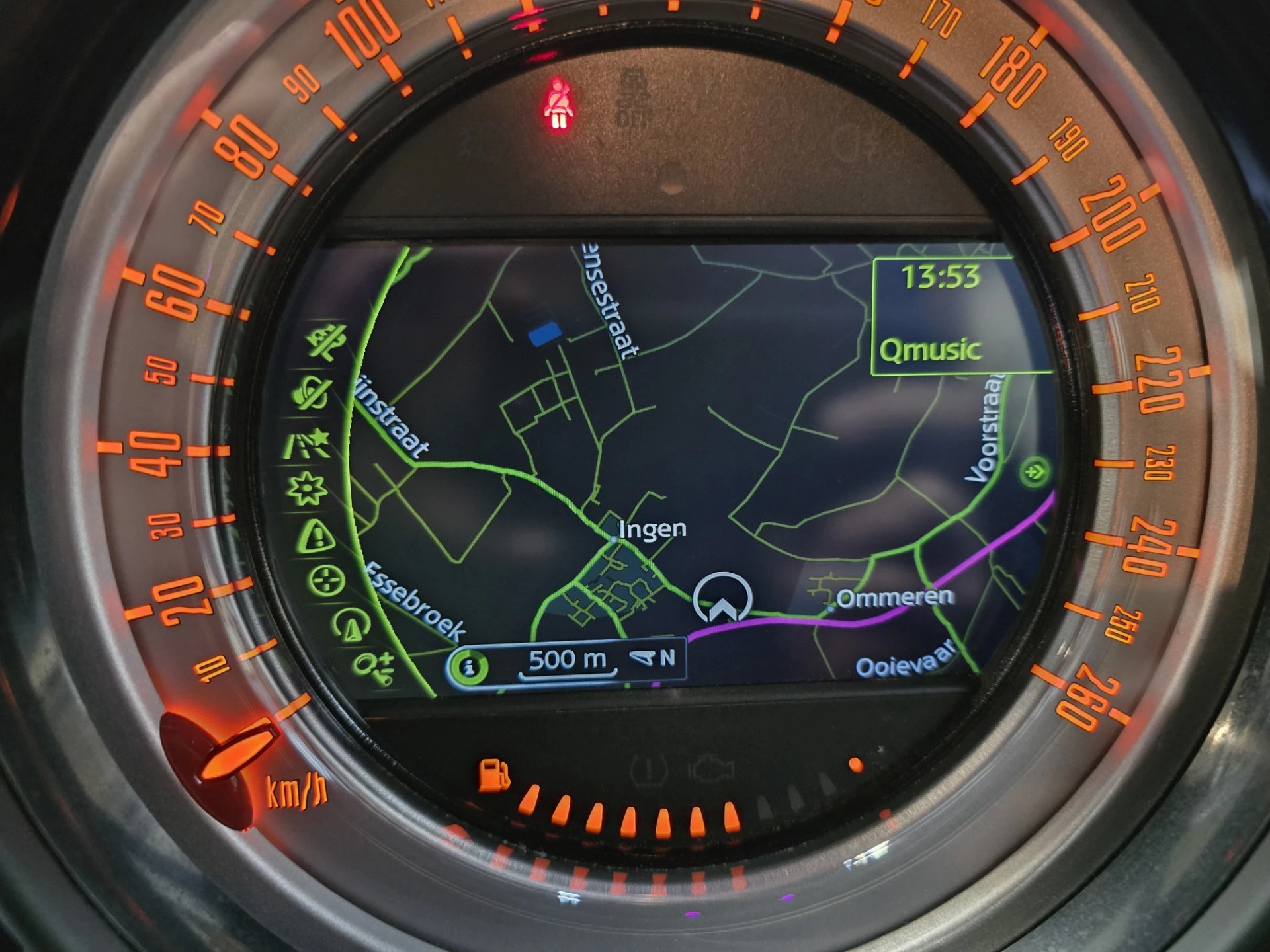
Task: Change the 500 m map scale
Action: 568,660
